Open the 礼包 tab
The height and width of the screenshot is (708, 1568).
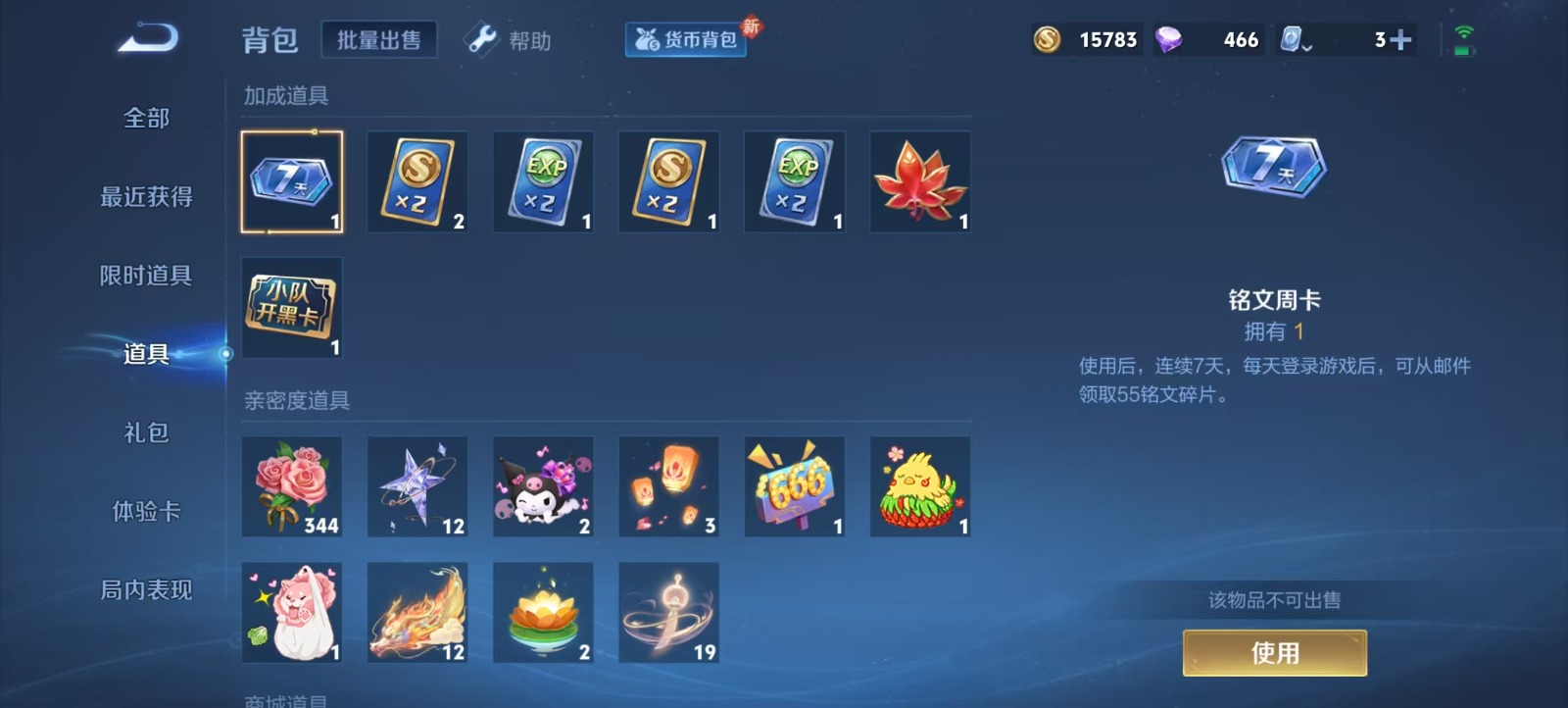[146, 432]
